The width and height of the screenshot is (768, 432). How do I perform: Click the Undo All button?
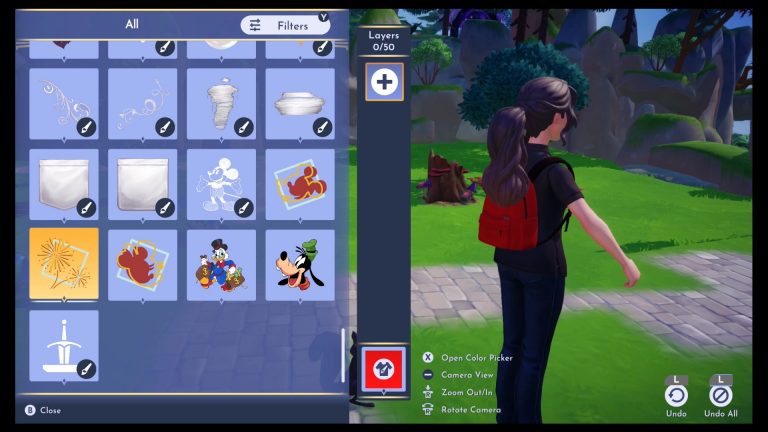pyautogui.click(x=721, y=395)
